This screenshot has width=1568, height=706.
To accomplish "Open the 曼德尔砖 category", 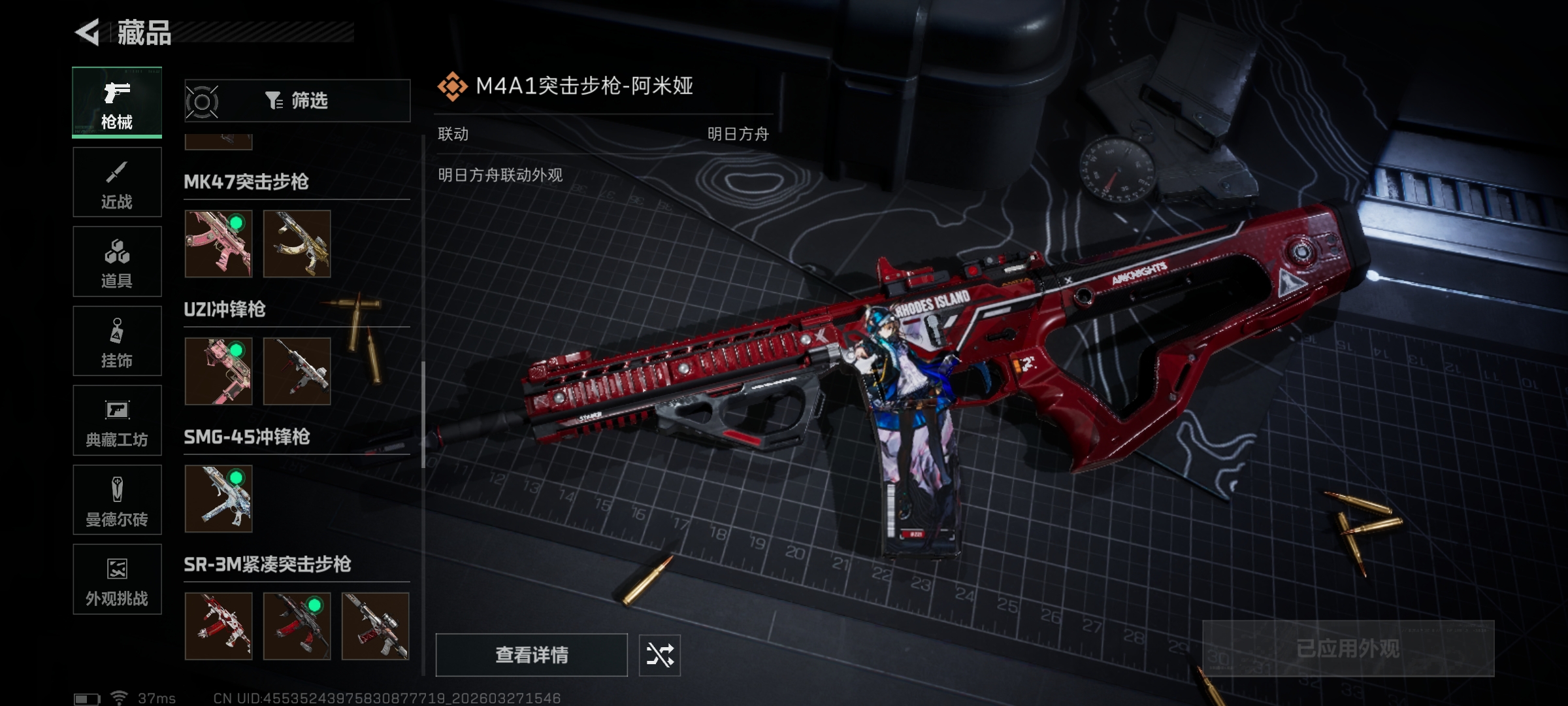I will (x=117, y=500).
